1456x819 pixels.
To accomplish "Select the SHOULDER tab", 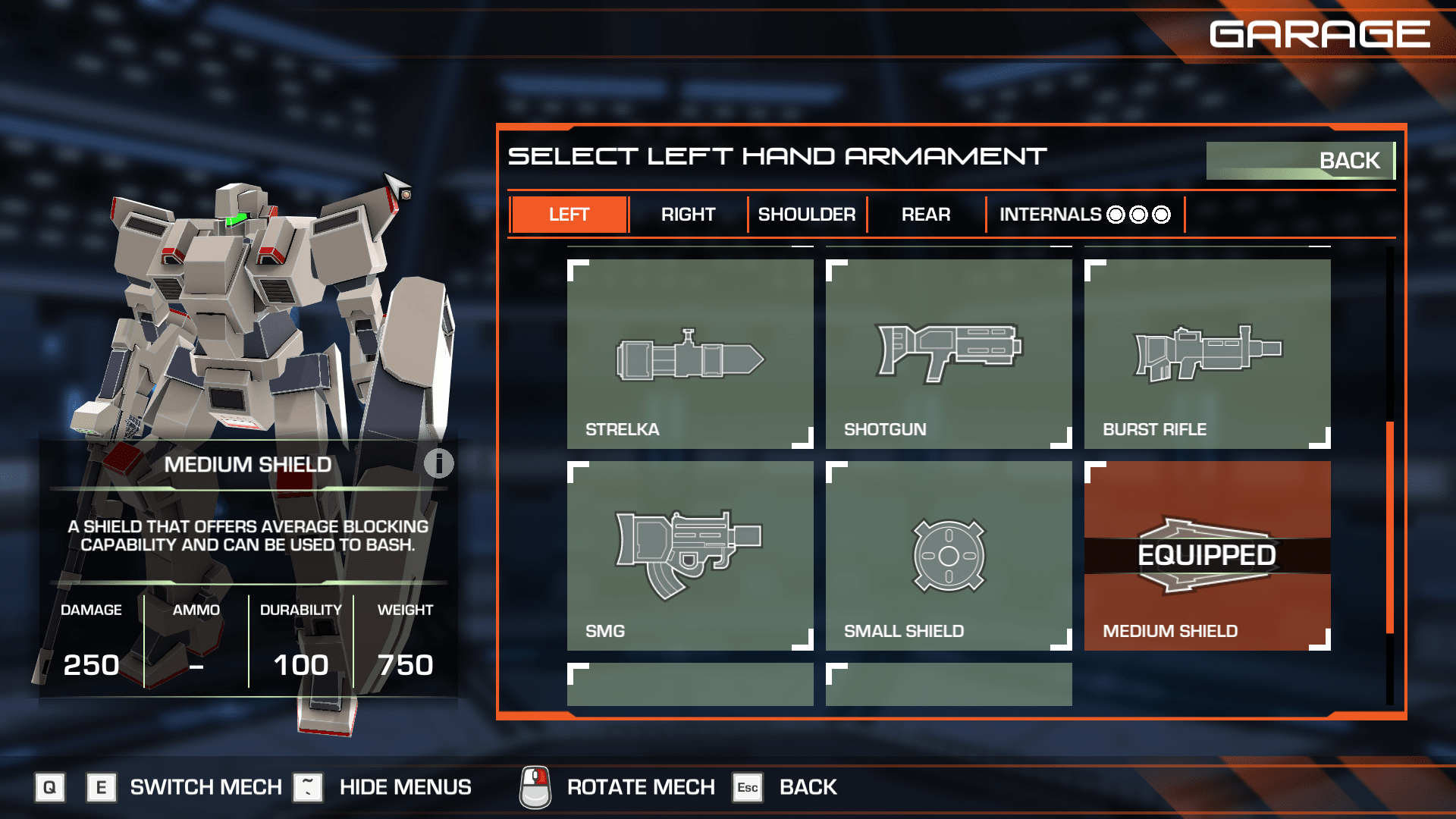I will [x=807, y=215].
